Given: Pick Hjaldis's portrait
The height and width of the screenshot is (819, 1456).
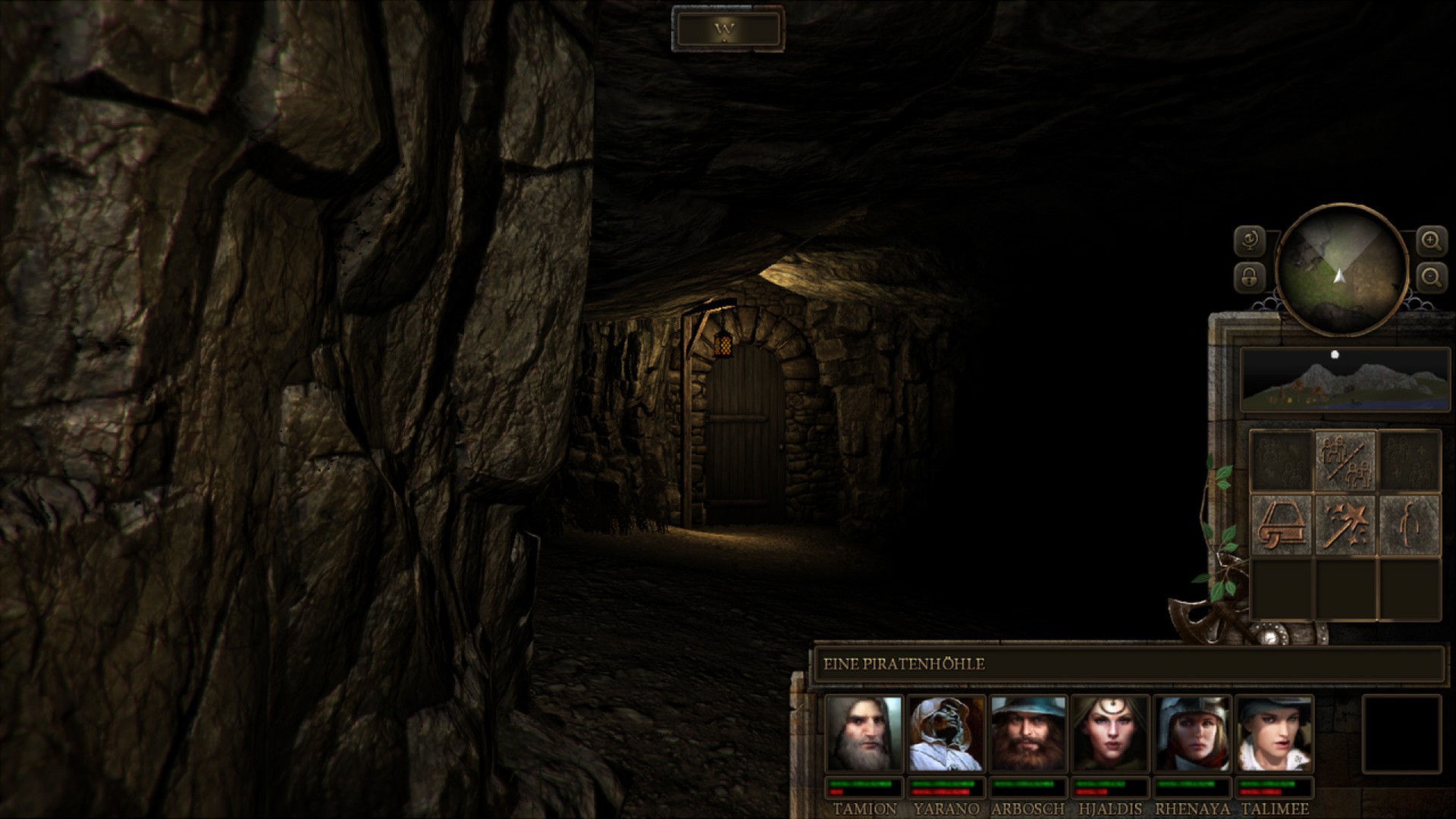Looking at the screenshot, I should 1110,734.
